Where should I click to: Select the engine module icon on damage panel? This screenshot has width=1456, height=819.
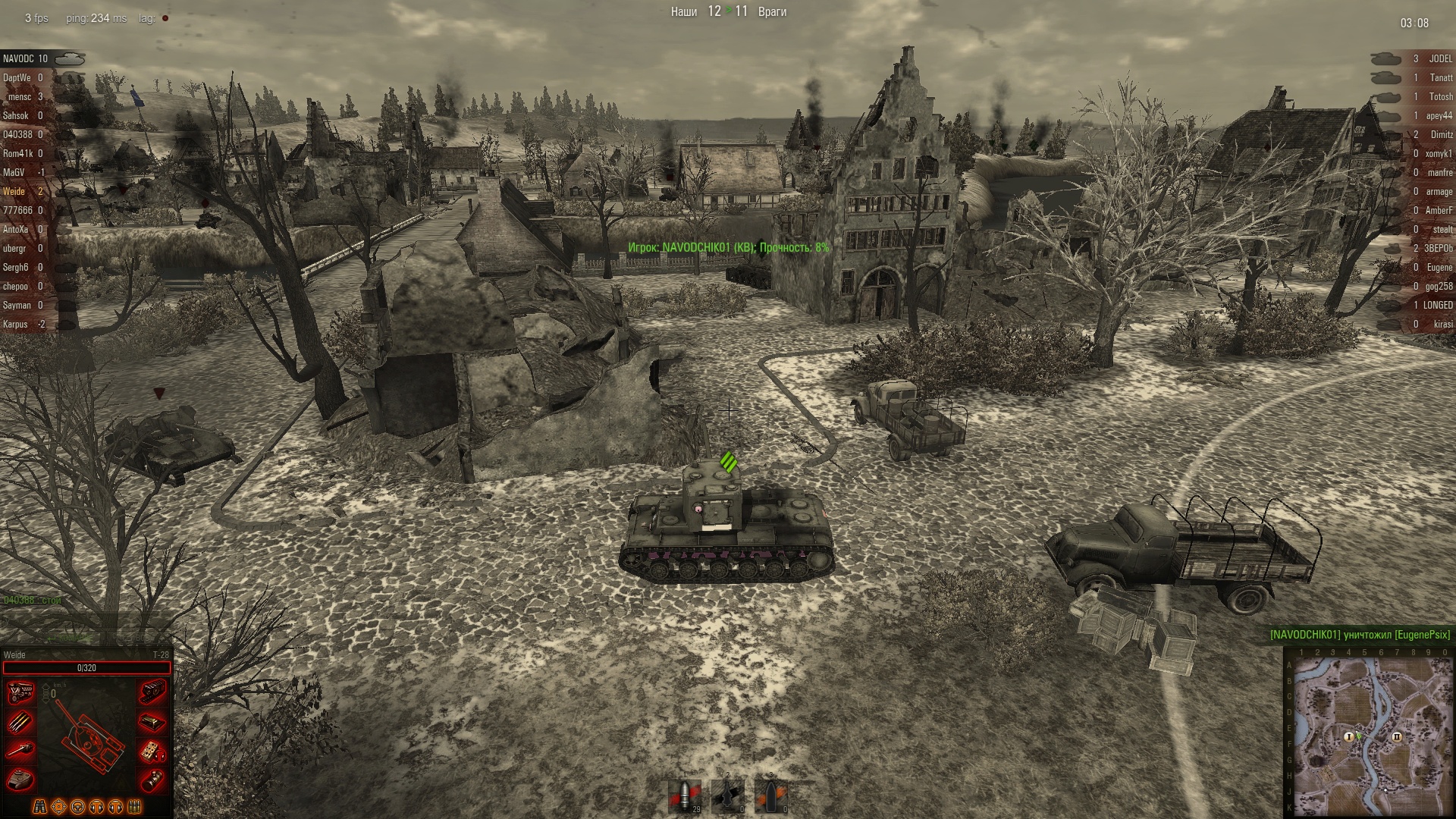pos(20,692)
